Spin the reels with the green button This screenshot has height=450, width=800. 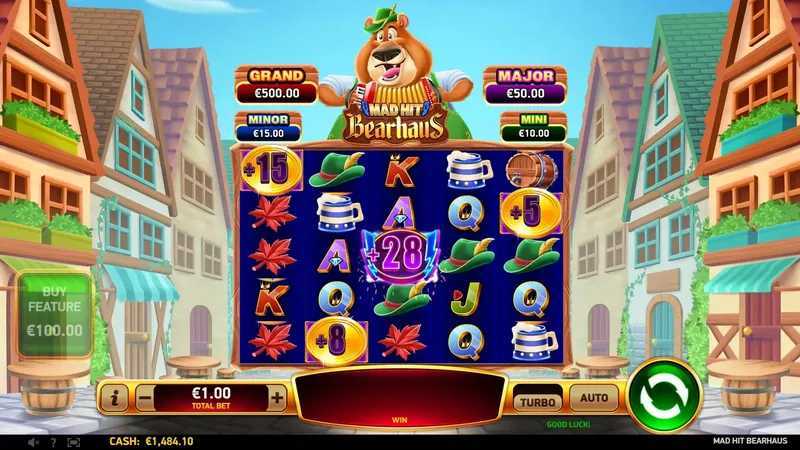(x=664, y=395)
